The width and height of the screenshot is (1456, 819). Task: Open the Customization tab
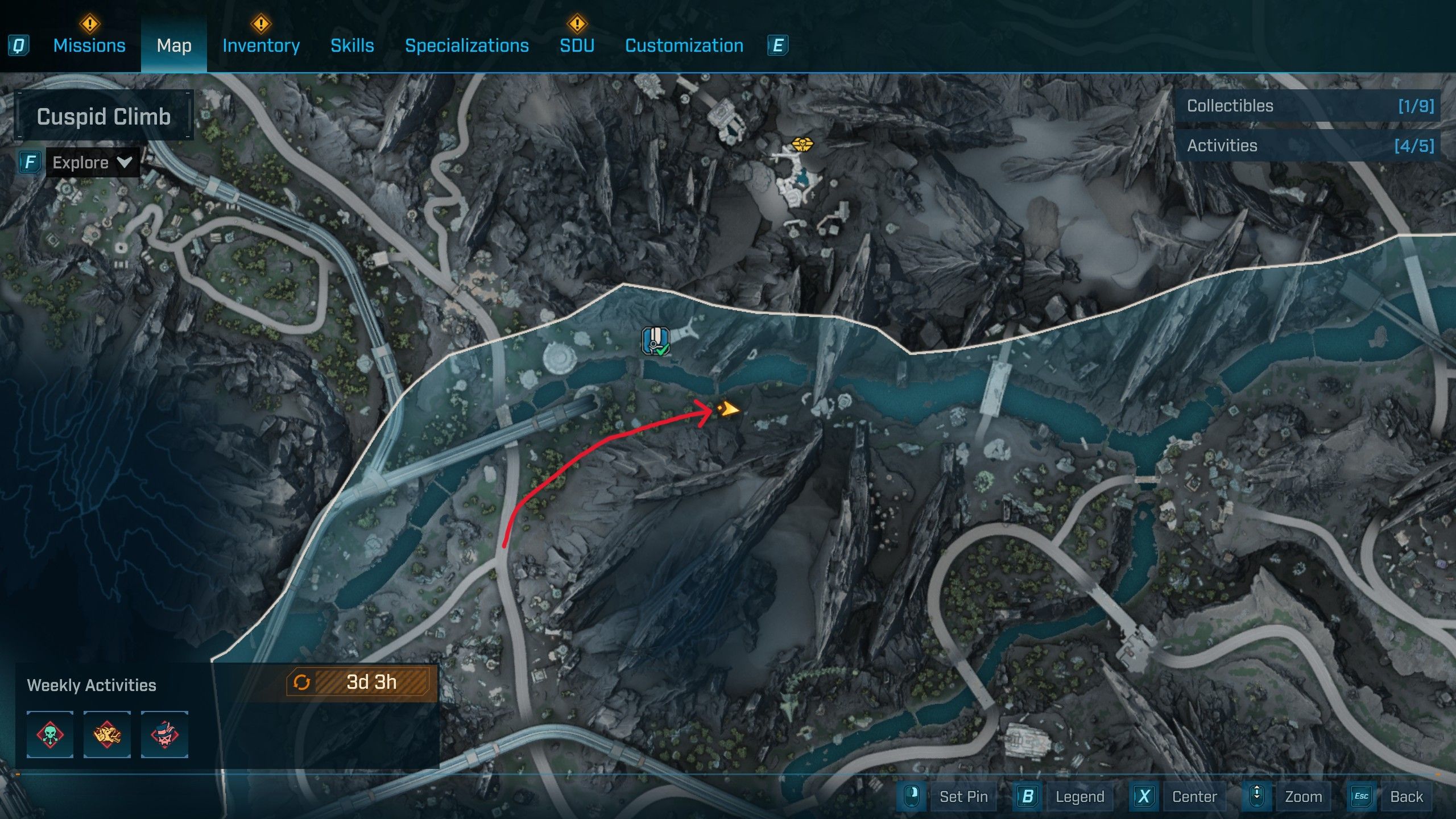pyautogui.click(x=684, y=45)
